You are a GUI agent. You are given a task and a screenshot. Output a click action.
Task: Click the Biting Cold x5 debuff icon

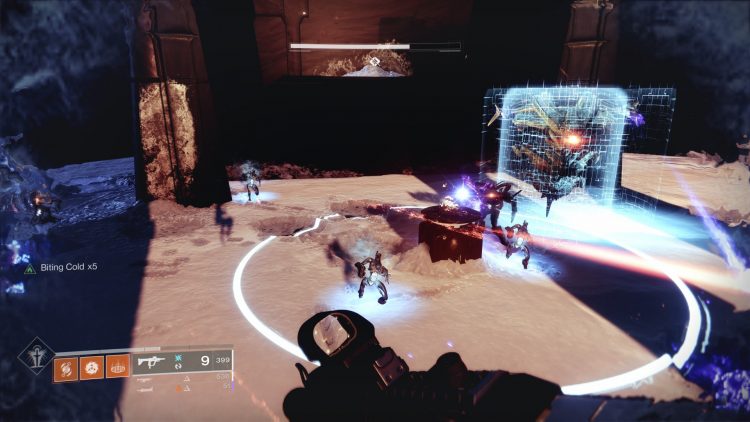tap(29, 269)
